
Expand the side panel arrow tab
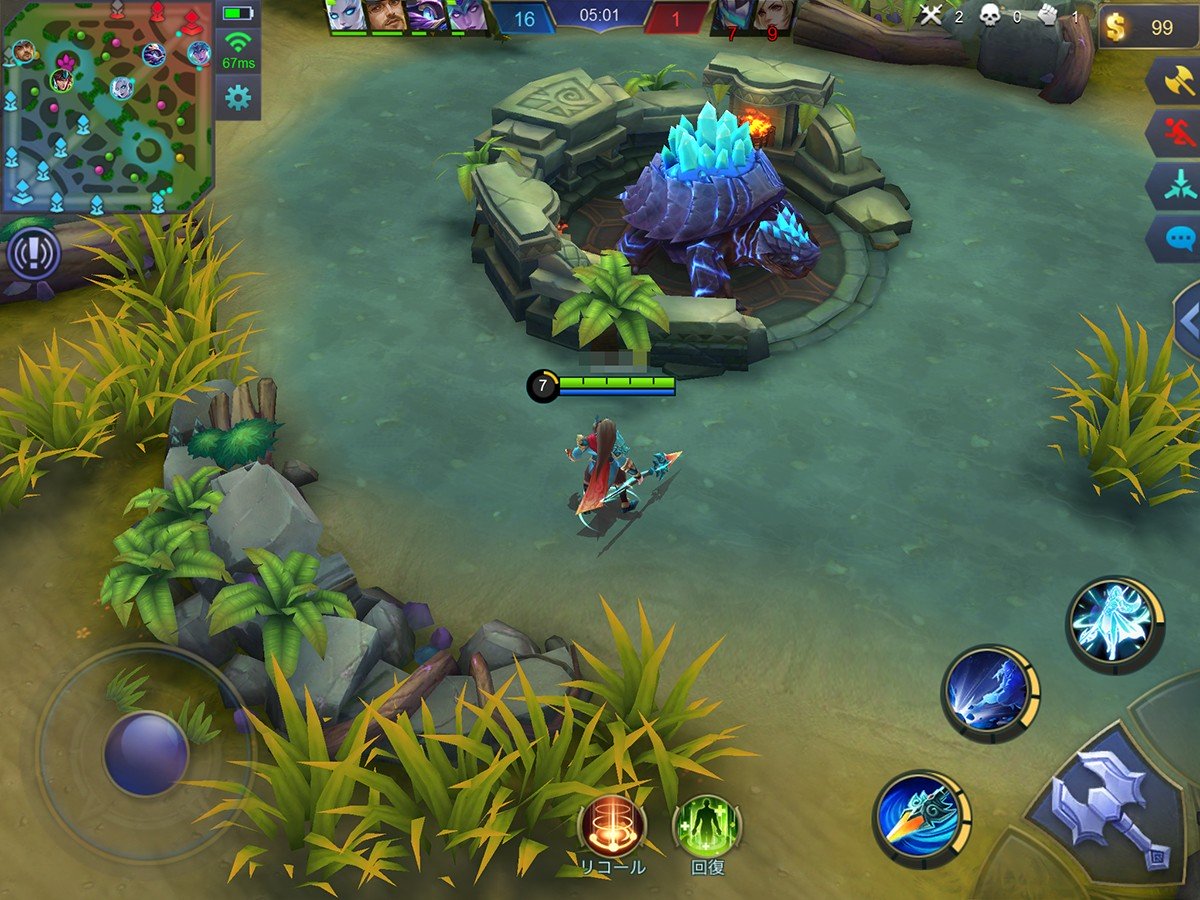click(x=1187, y=321)
